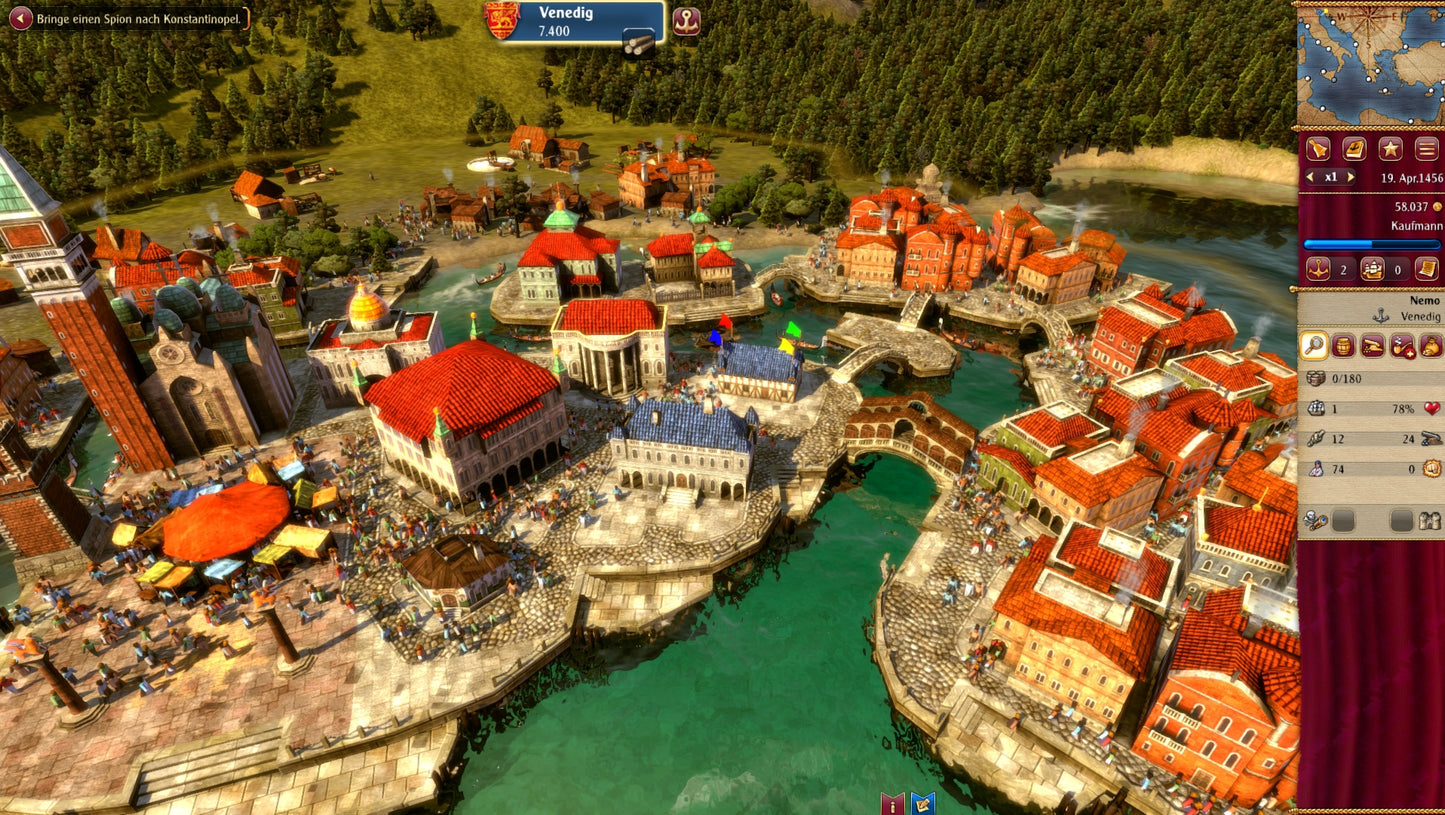
Task: Switch to the barrel cargo tab
Action: click(x=1343, y=346)
